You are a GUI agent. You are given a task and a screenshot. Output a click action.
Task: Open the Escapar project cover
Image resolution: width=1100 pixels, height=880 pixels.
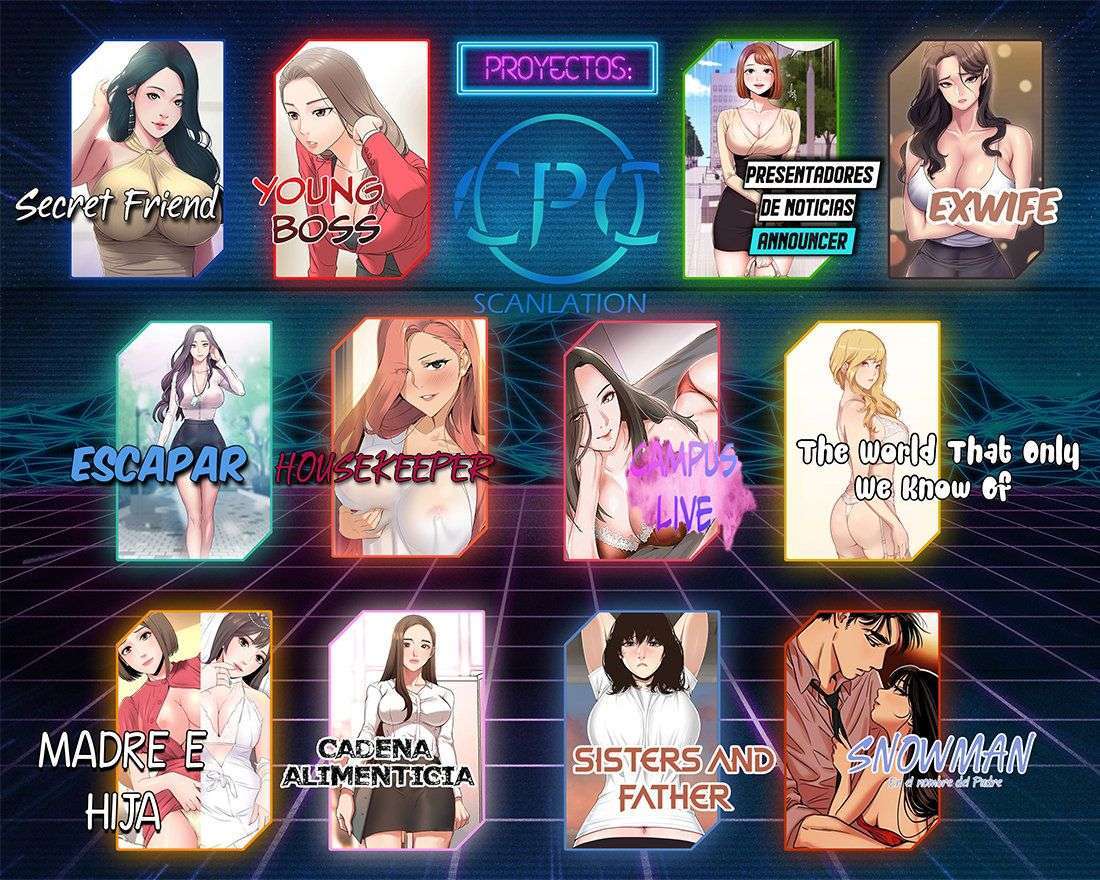pyautogui.click(x=194, y=438)
